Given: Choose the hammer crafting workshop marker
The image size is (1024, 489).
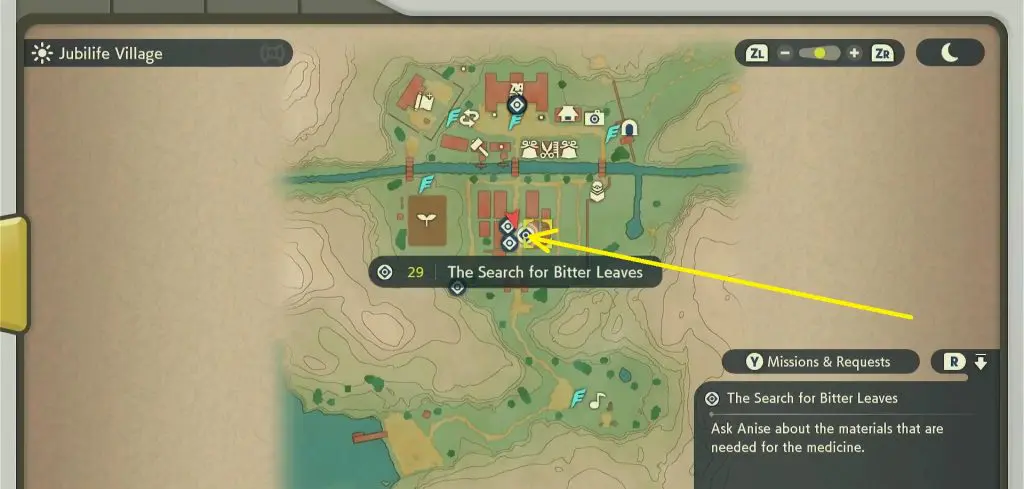Looking at the screenshot, I should pyautogui.click(x=478, y=146).
